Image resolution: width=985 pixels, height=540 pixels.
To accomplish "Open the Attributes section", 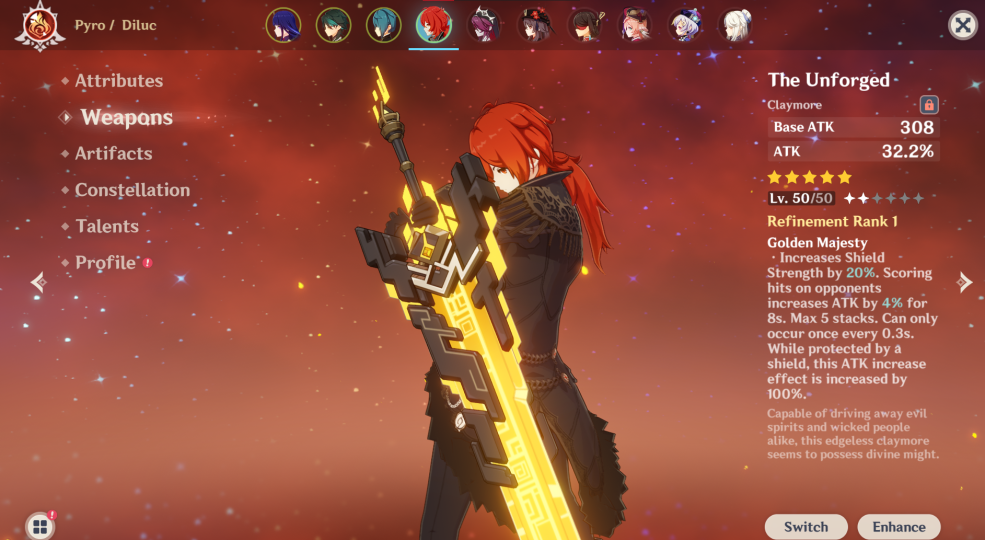I will [x=118, y=81].
